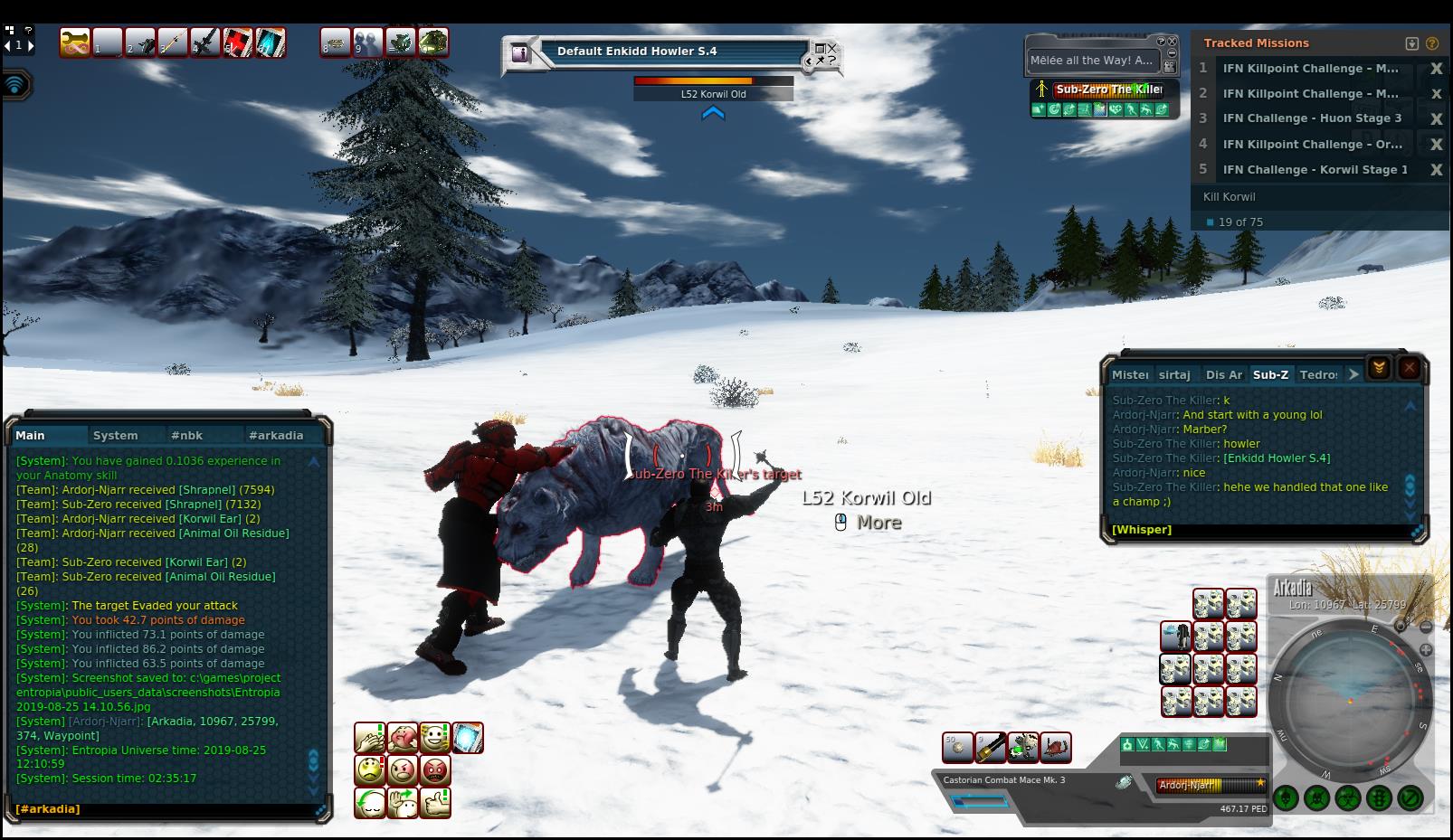1453x840 pixels.
Task: Click the Enkidd Howler S.4 item link
Action: click(x=1277, y=458)
